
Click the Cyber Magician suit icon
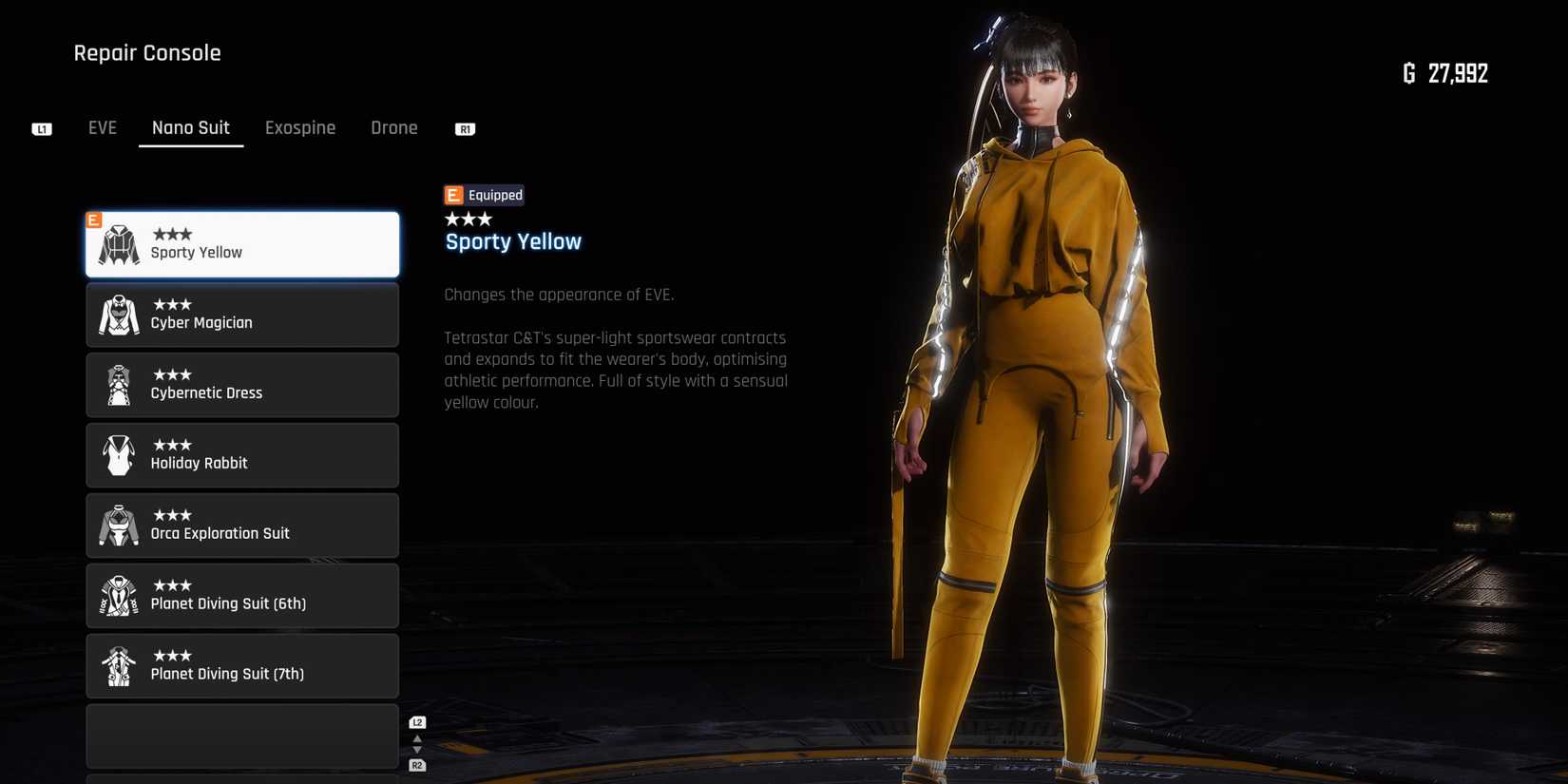pos(117,315)
